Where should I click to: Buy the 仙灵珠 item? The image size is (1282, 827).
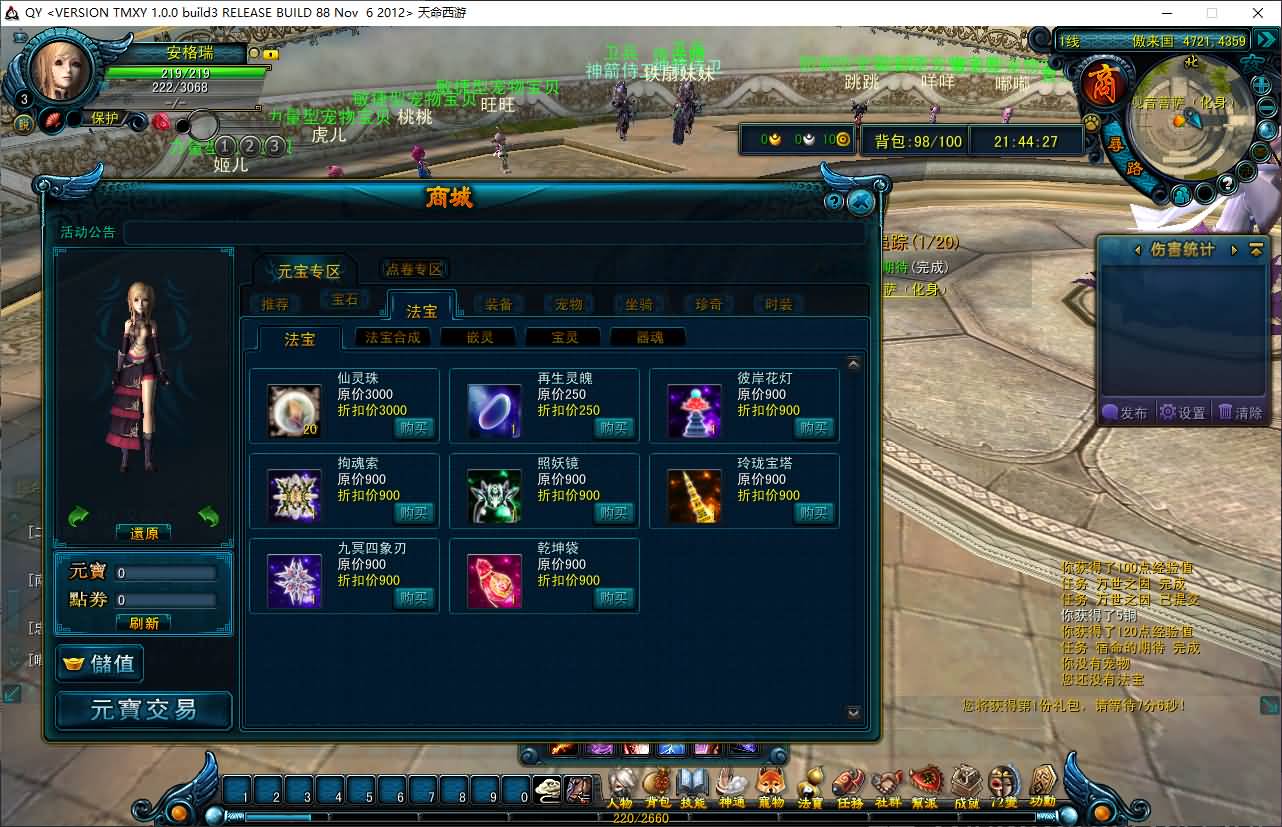pyautogui.click(x=413, y=428)
